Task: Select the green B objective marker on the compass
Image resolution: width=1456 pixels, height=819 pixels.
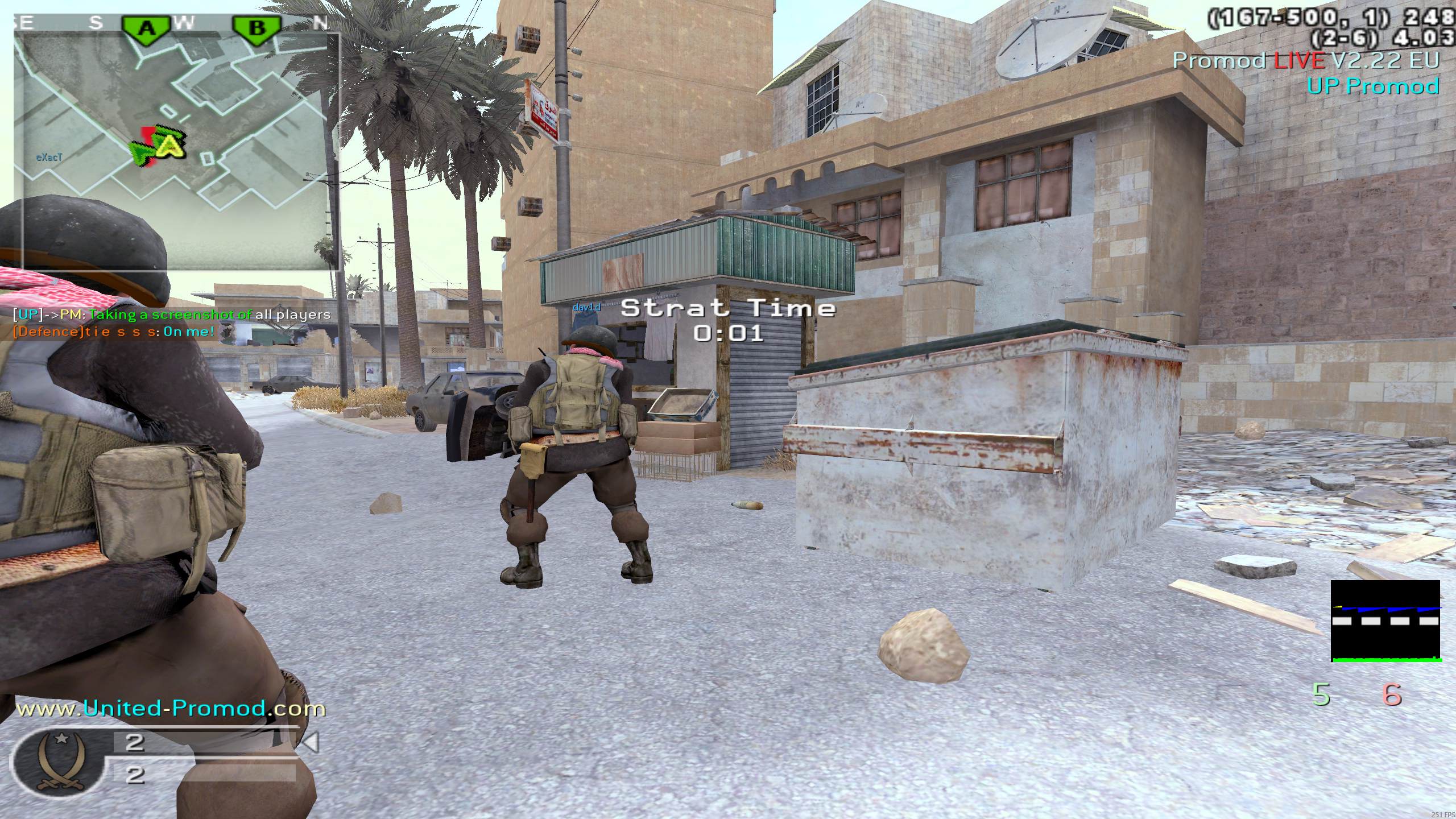Action: point(257,27)
